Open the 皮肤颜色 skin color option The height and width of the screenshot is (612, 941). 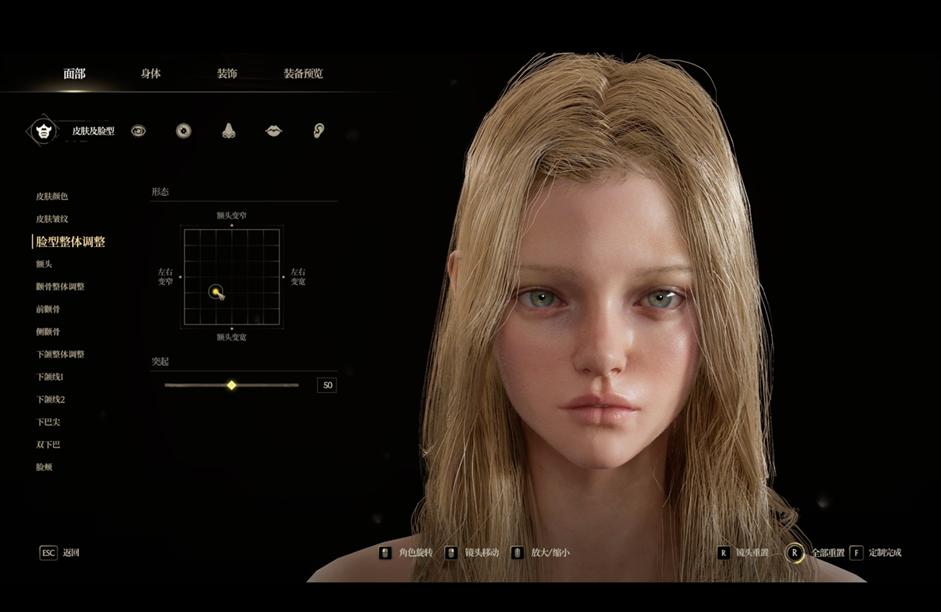[x=52, y=197]
